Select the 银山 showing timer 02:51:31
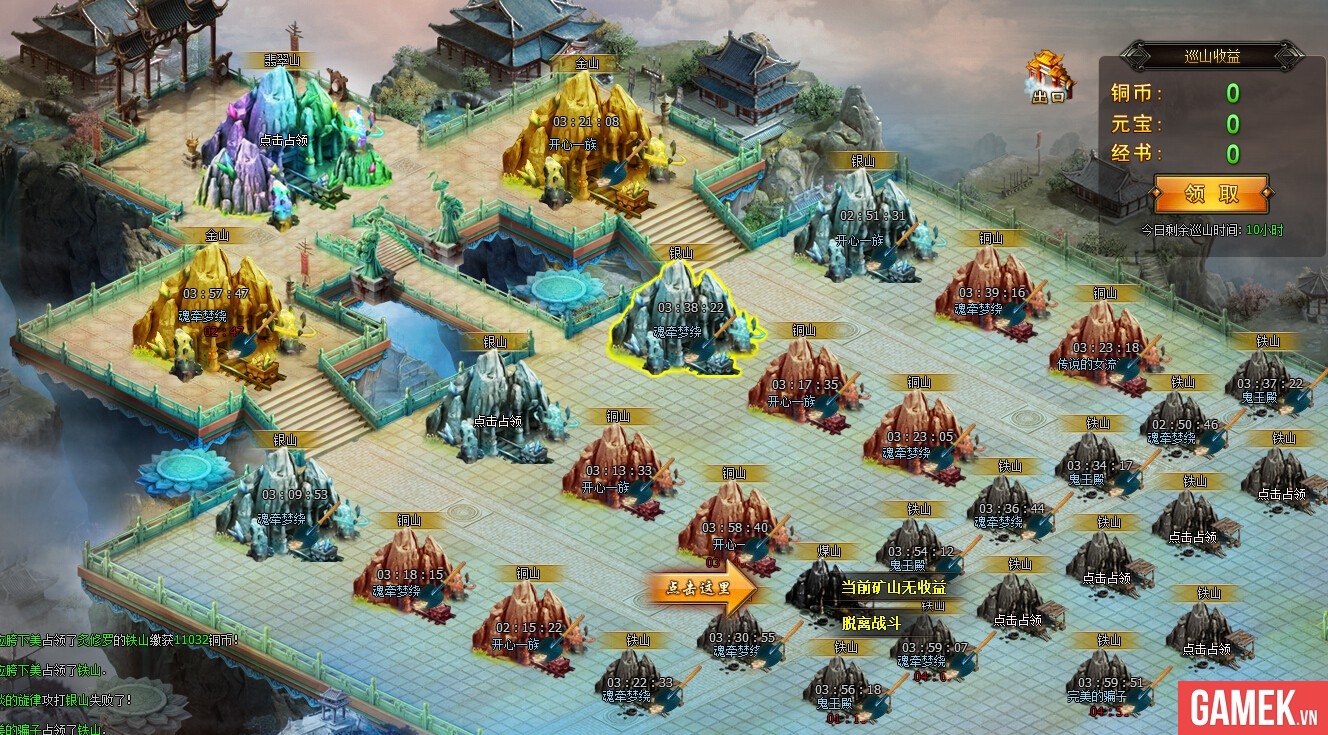1328x735 pixels. point(870,225)
